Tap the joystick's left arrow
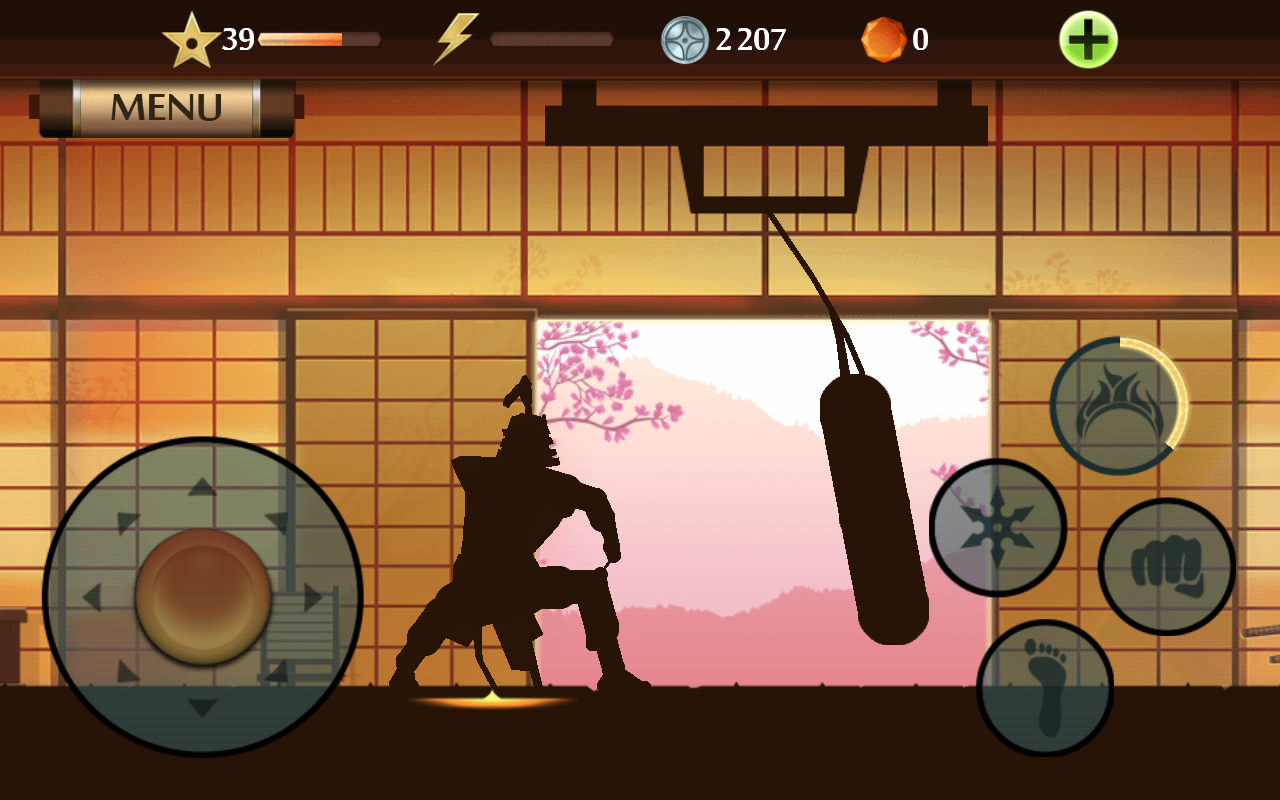The image size is (1280, 800). (92, 598)
